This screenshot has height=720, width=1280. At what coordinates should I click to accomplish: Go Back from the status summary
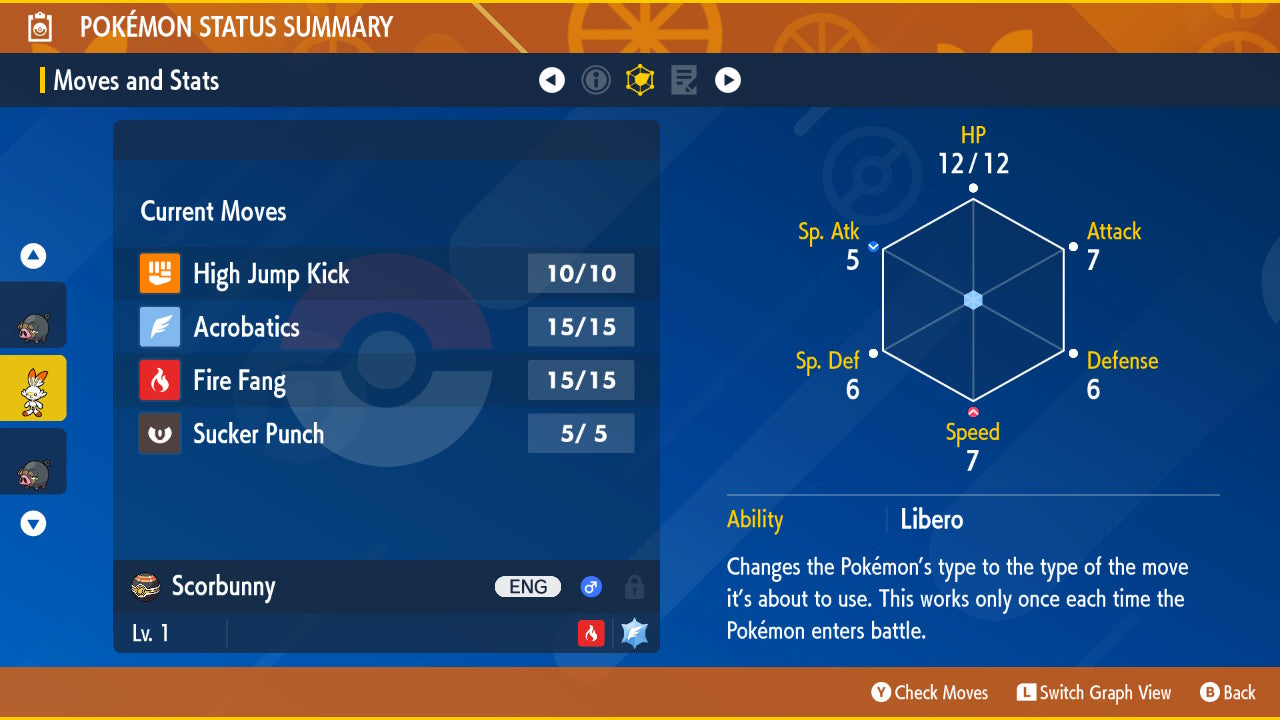1228,692
